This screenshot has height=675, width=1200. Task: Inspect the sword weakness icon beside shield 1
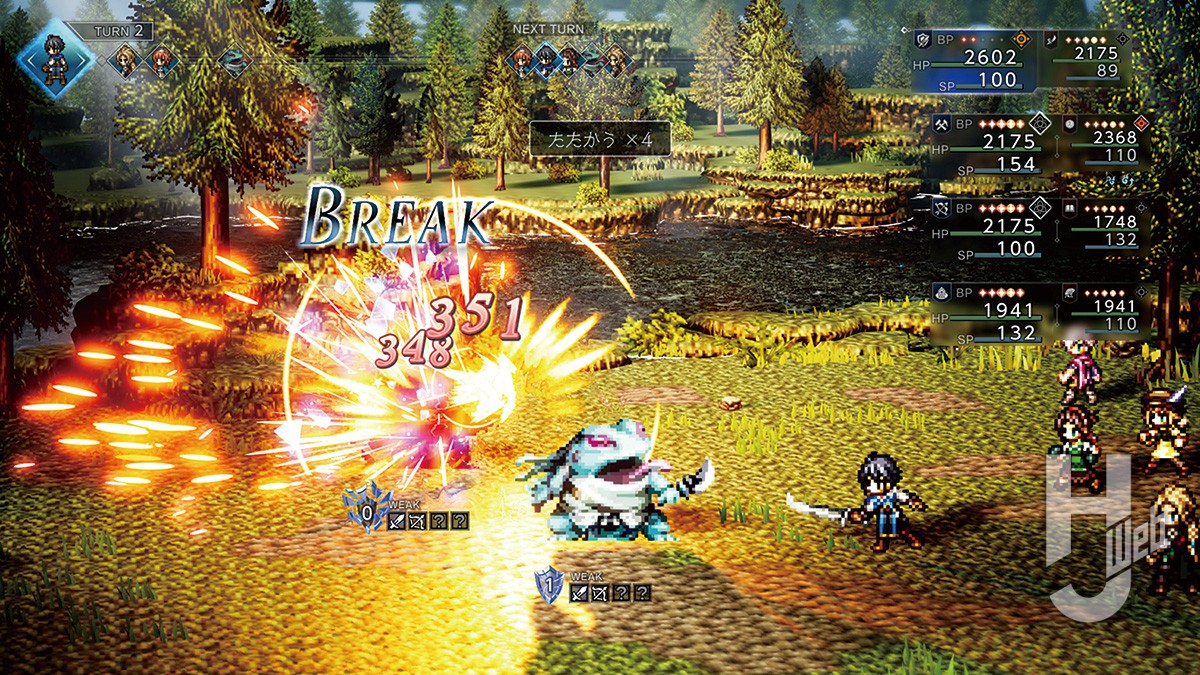pyautogui.click(x=578, y=593)
